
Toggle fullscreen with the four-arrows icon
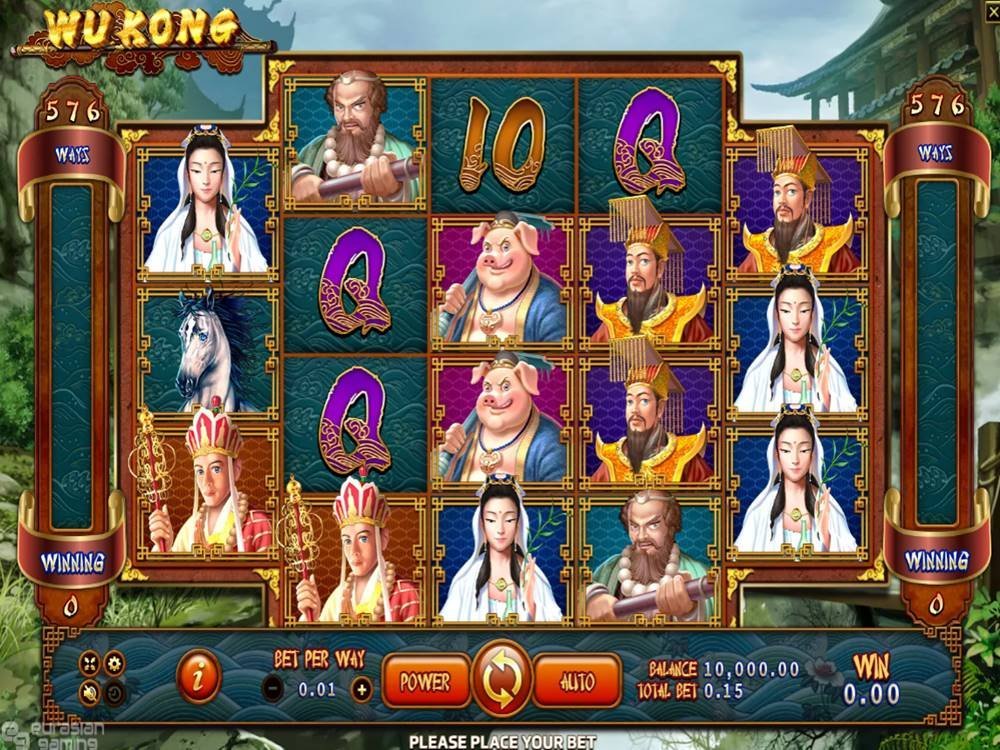point(90,663)
